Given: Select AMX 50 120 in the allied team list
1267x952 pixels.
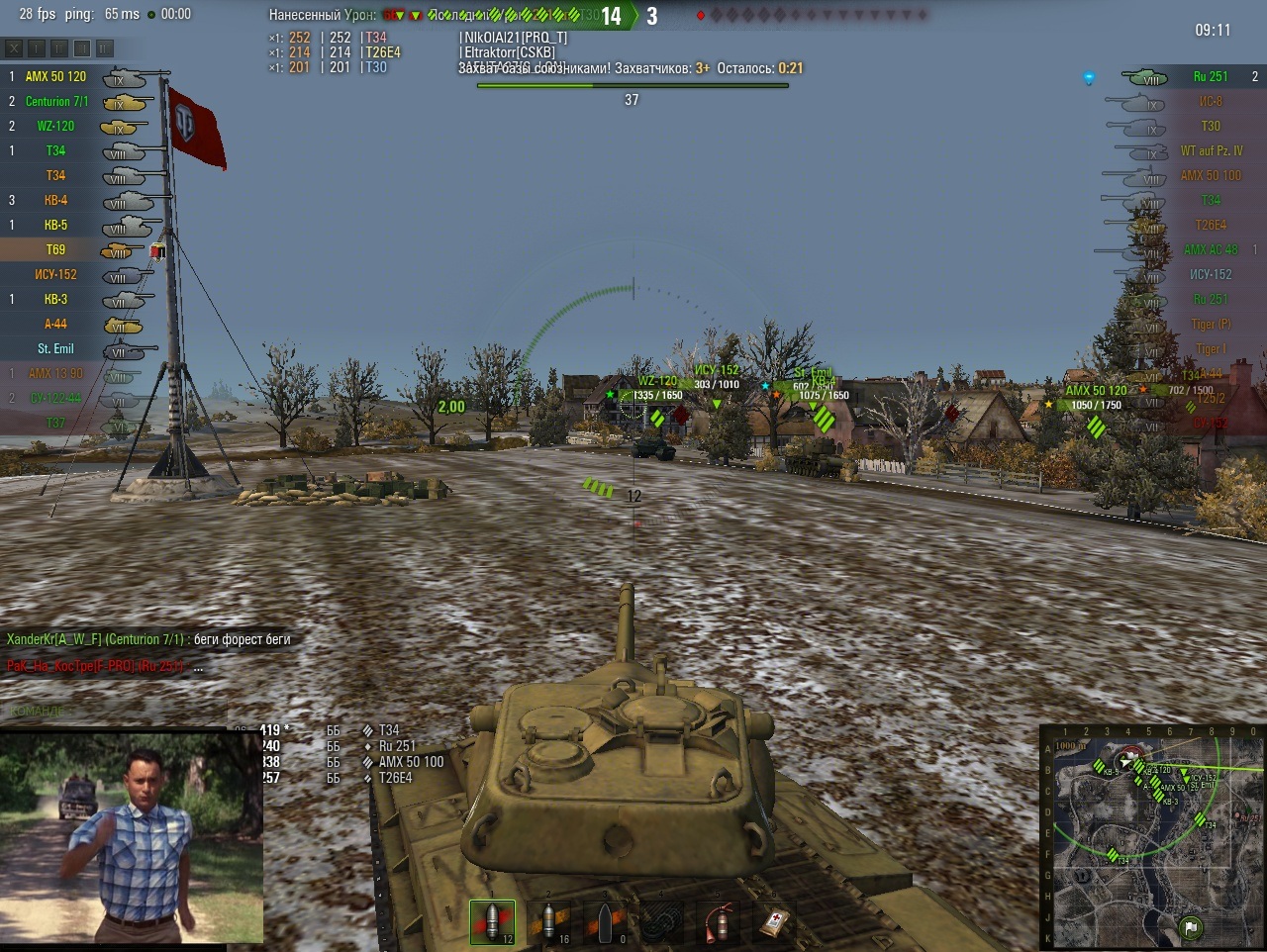Looking at the screenshot, I should click(55, 76).
